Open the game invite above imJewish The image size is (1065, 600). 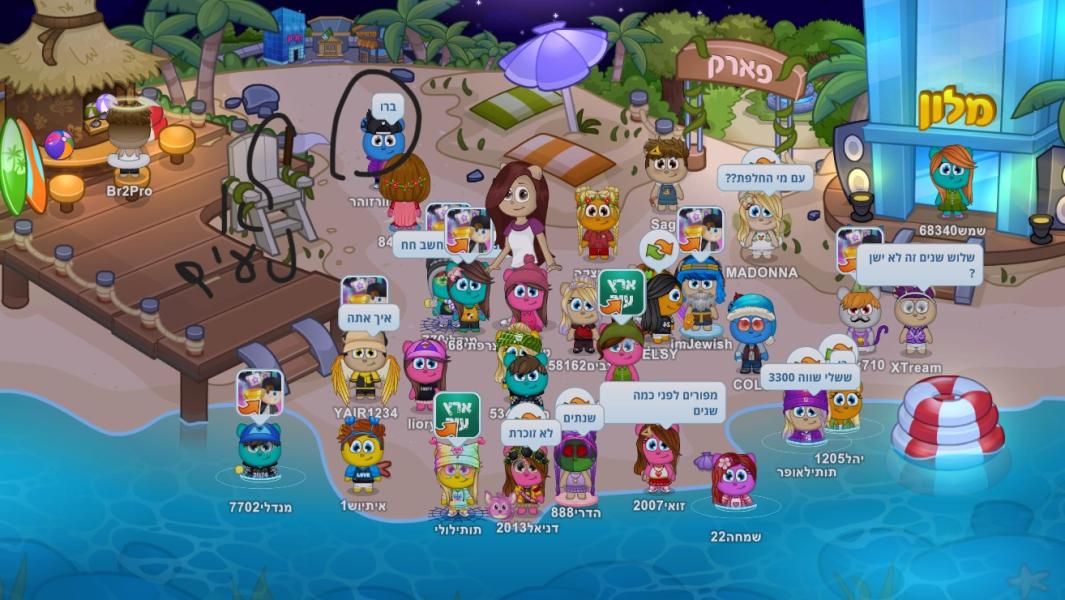point(700,231)
